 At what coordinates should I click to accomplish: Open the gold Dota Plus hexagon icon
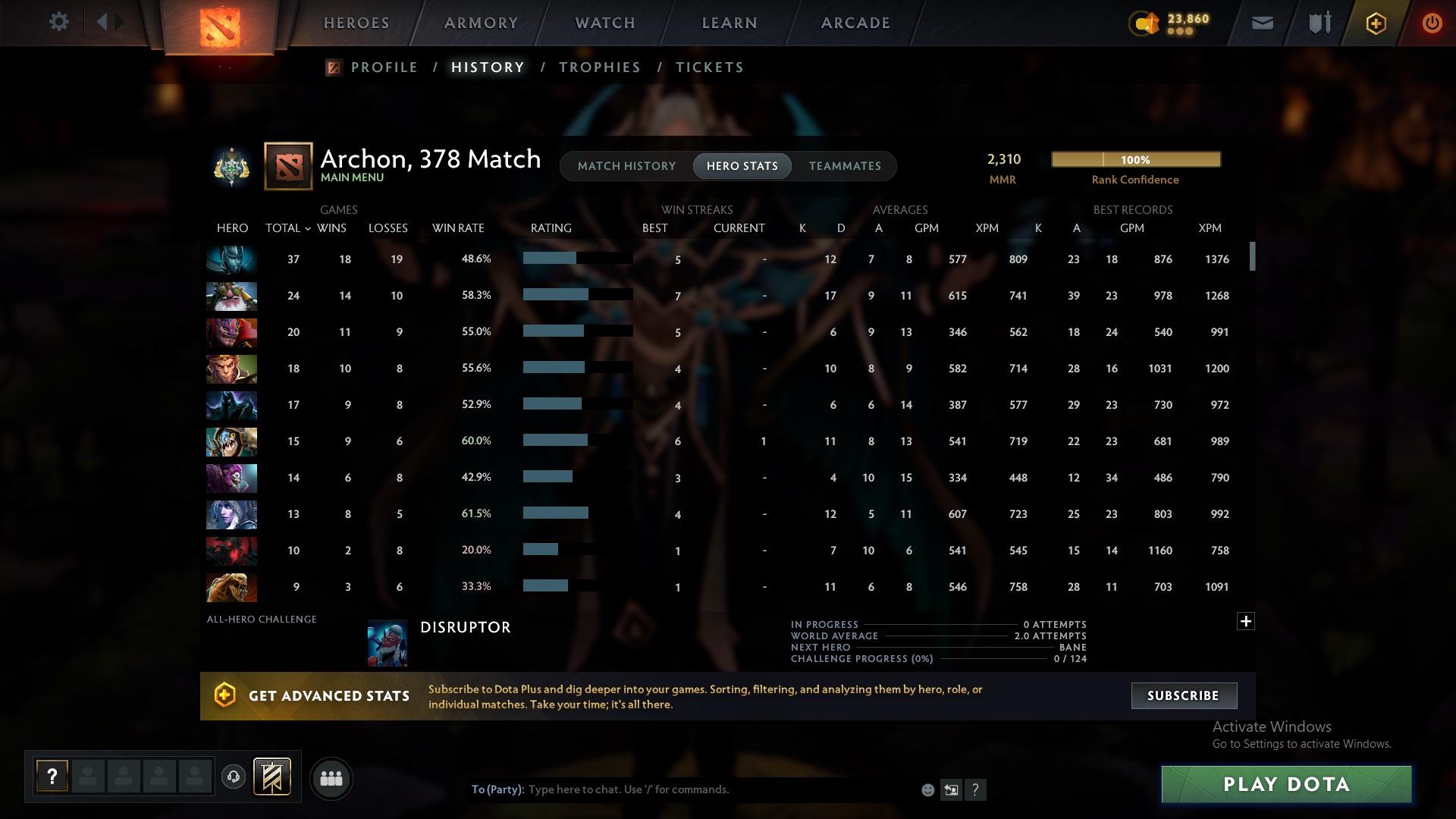(x=1375, y=23)
